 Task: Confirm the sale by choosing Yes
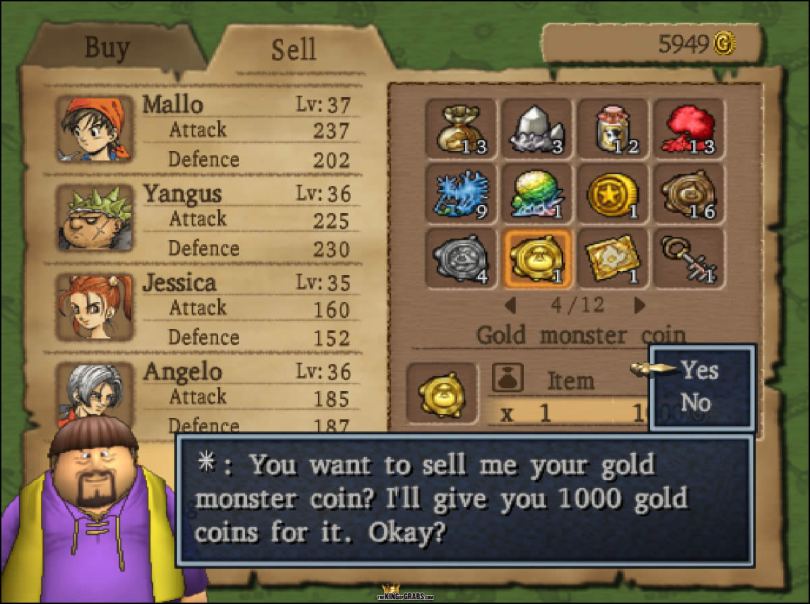click(699, 370)
